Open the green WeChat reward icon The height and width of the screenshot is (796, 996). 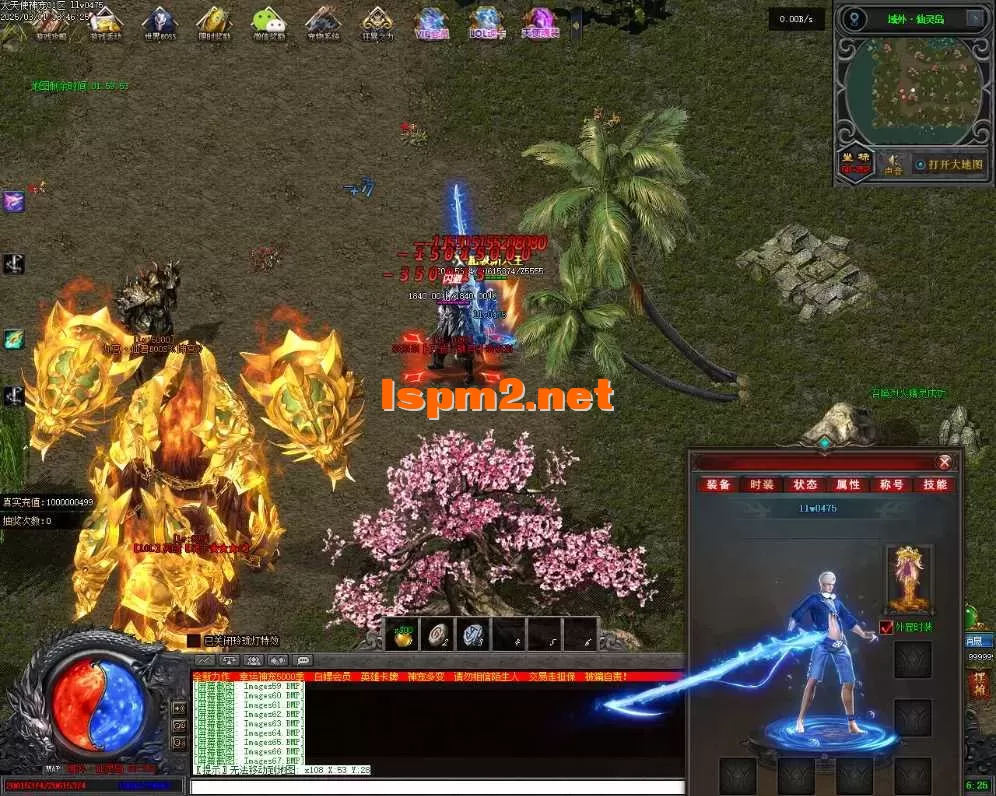[x=267, y=22]
